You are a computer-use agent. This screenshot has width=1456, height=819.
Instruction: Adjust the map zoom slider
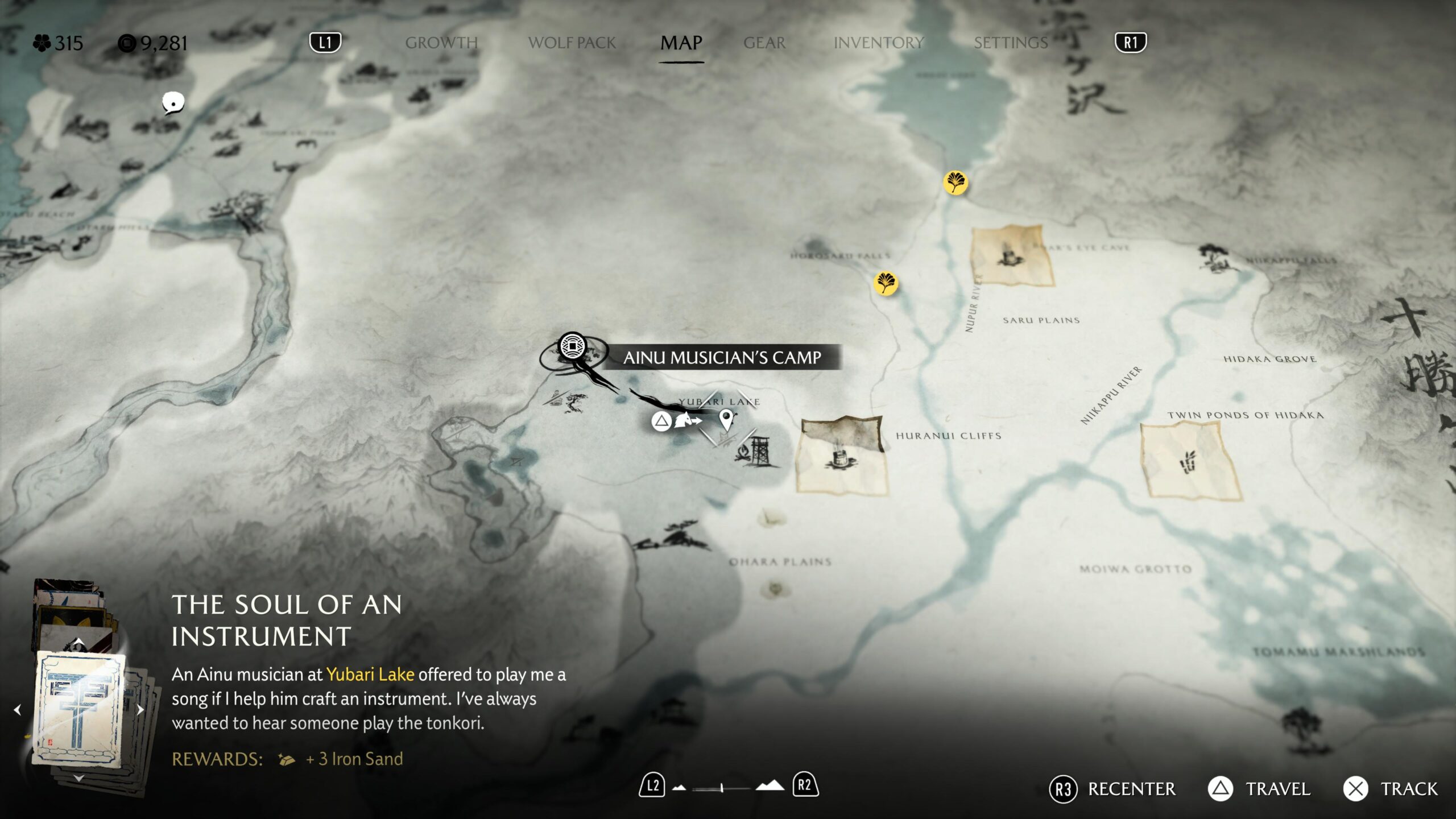point(721,788)
